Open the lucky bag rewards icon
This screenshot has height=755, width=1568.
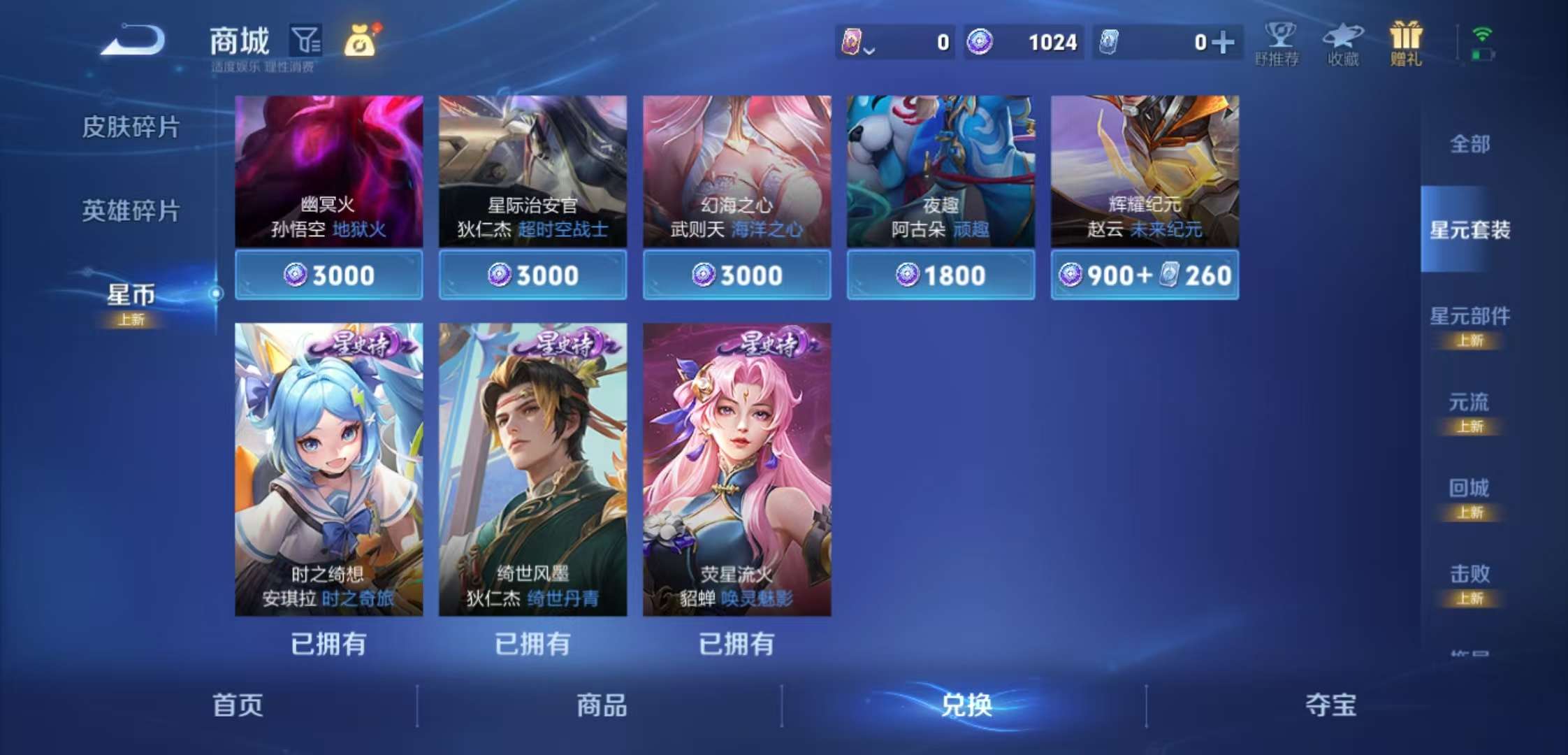click(361, 41)
